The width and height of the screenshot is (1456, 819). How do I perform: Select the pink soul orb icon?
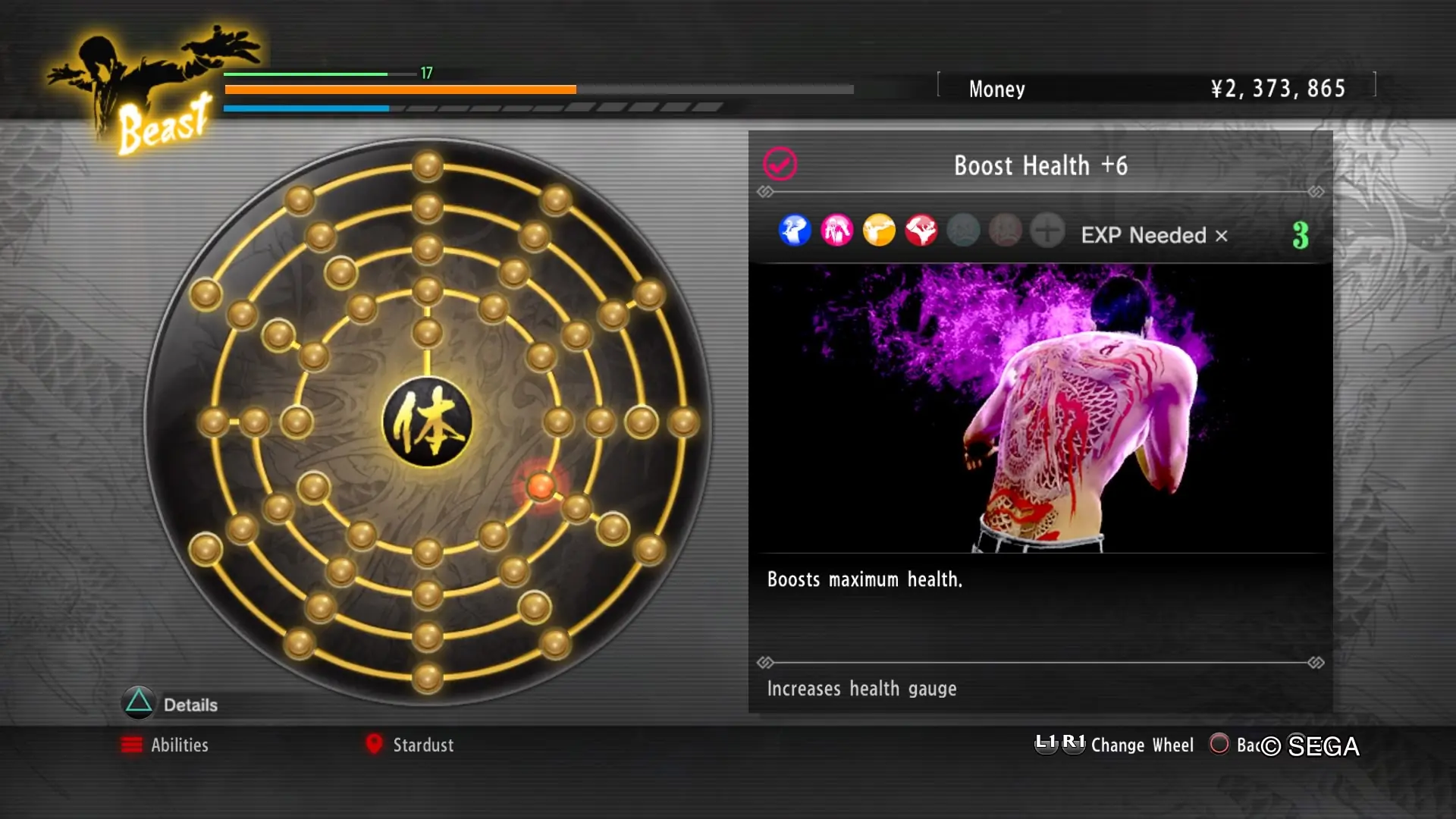pyautogui.click(x=837, y=231)
